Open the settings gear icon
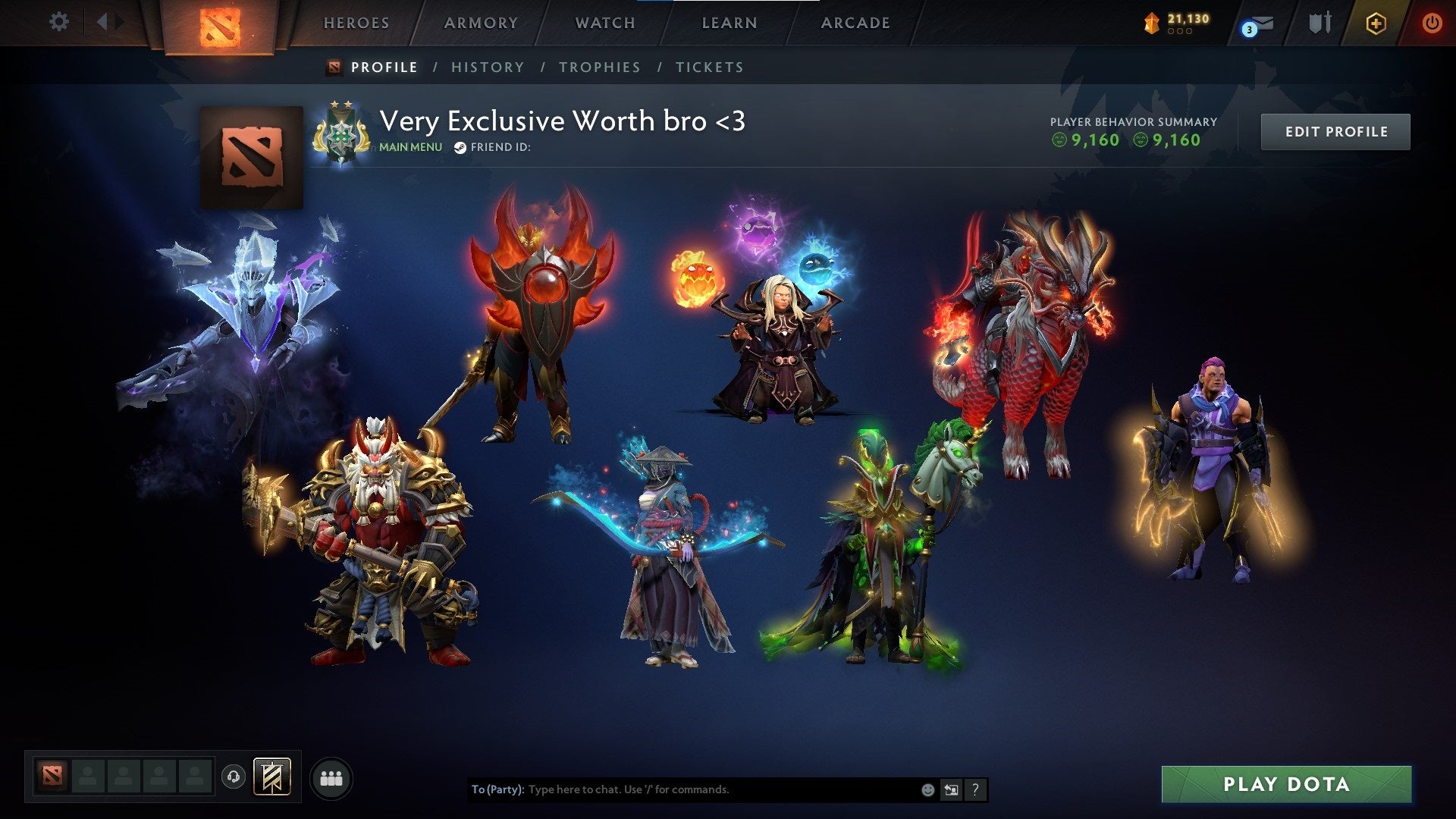 click(59, 23)
